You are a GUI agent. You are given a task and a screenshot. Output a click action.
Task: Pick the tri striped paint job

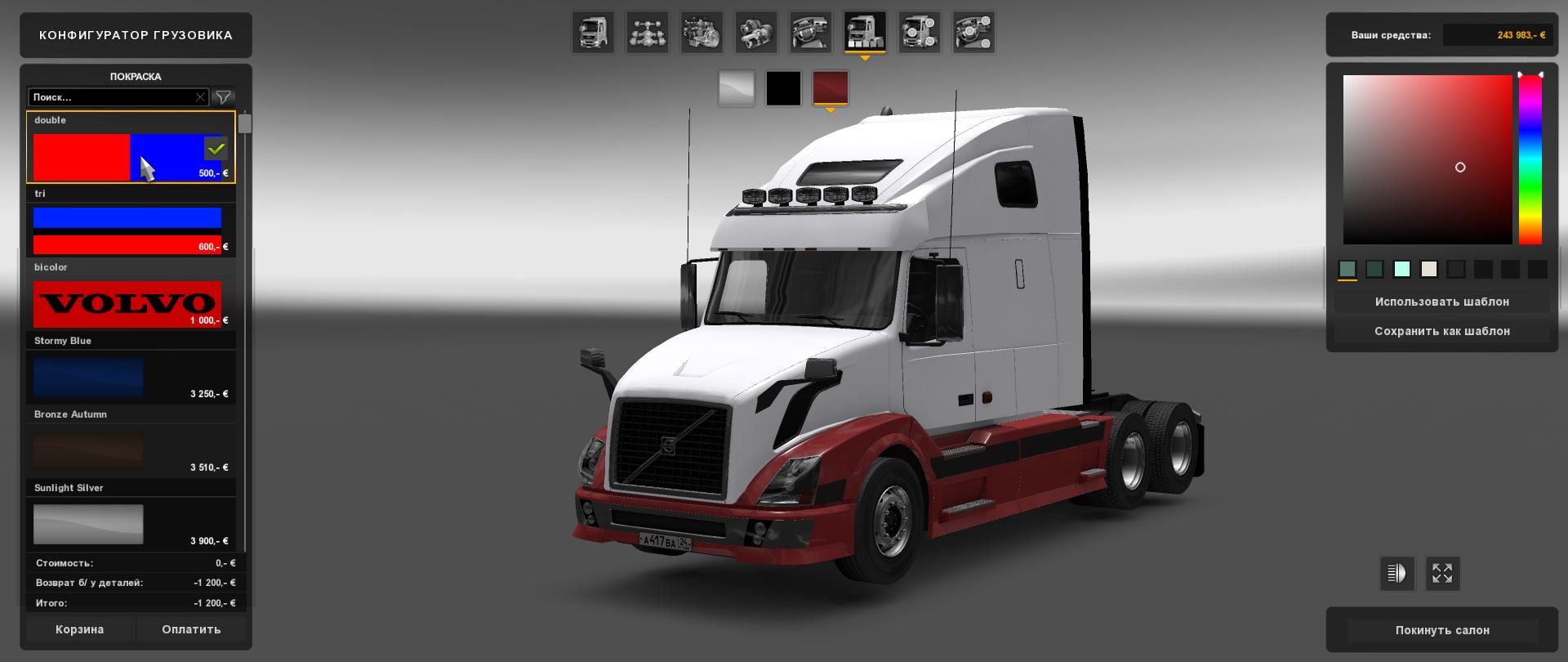(x=127, y=230)
